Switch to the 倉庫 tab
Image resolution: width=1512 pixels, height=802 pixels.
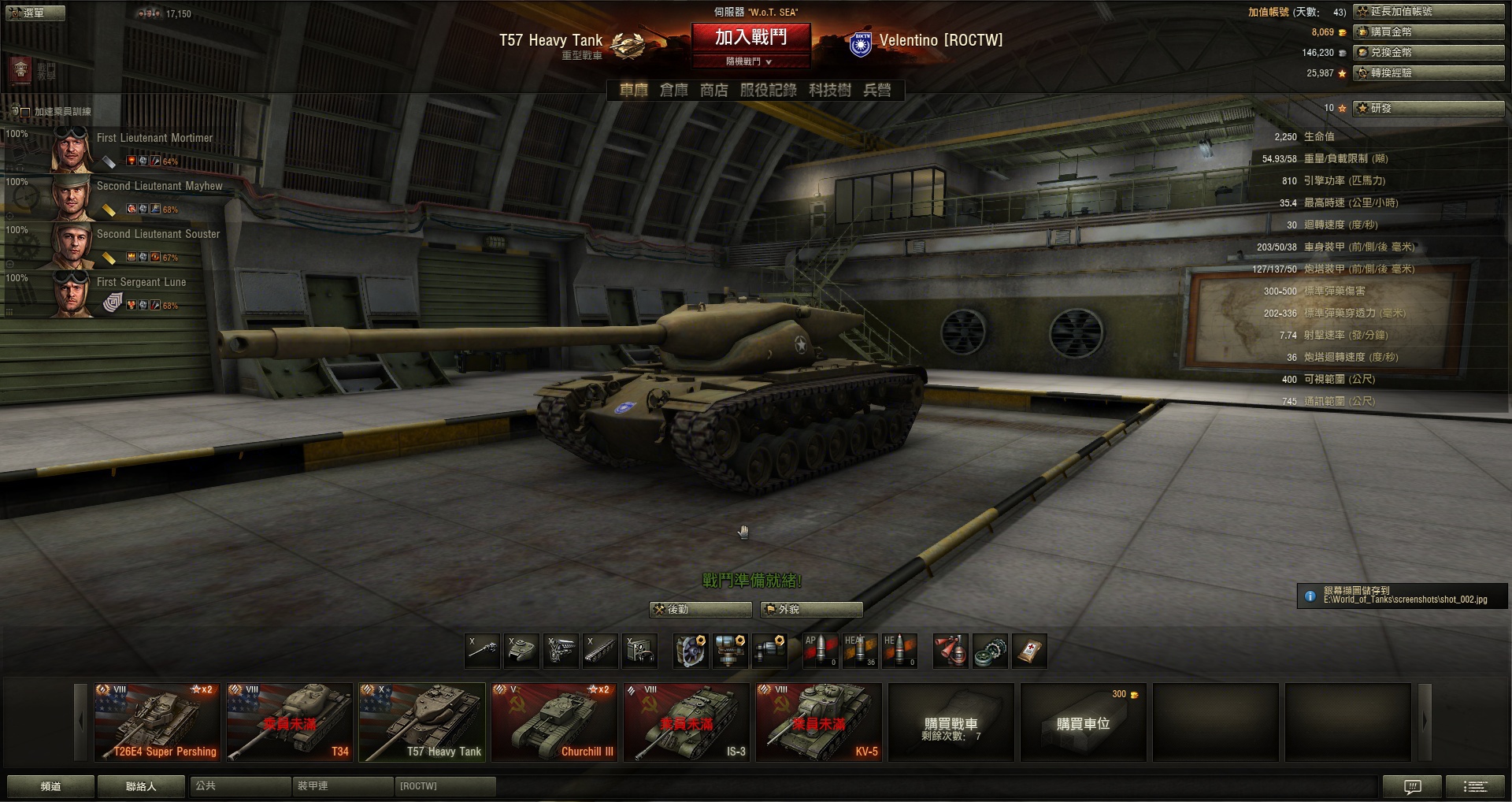click(x=673, y=91)
